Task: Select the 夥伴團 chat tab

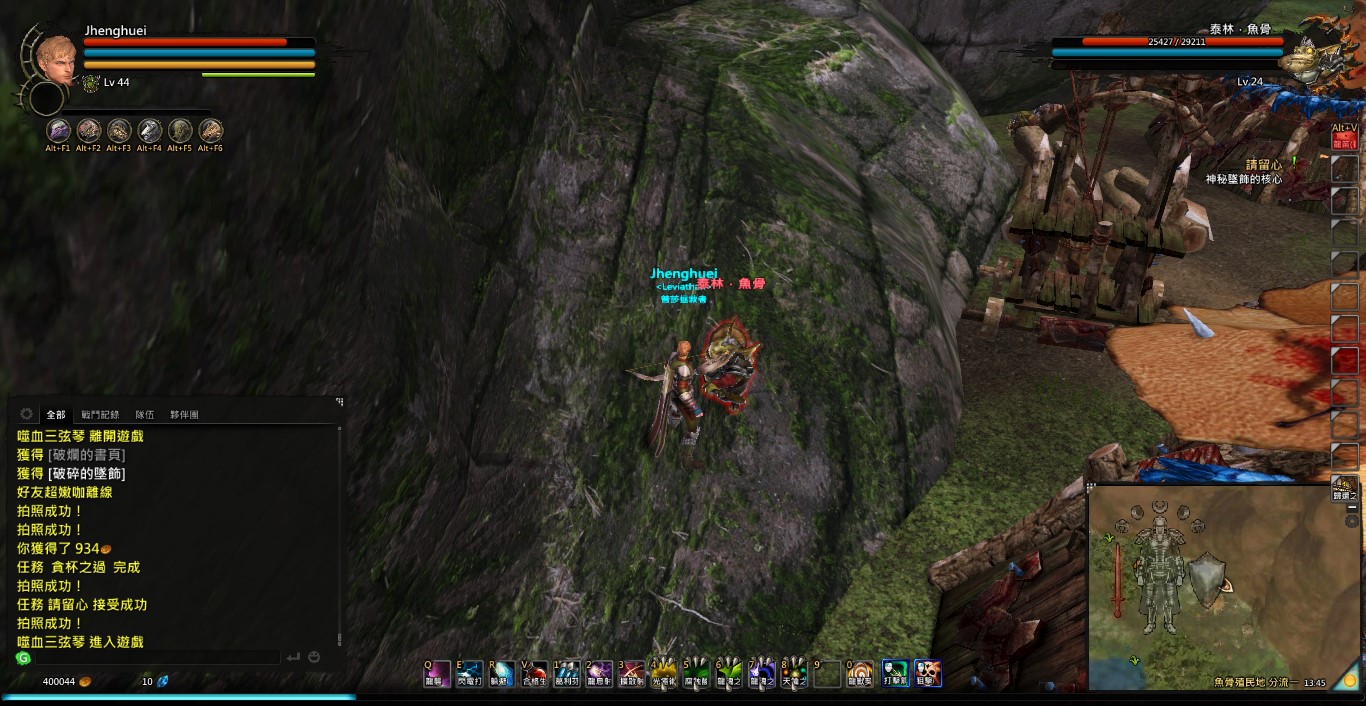Action: click(x=184, y=414)
